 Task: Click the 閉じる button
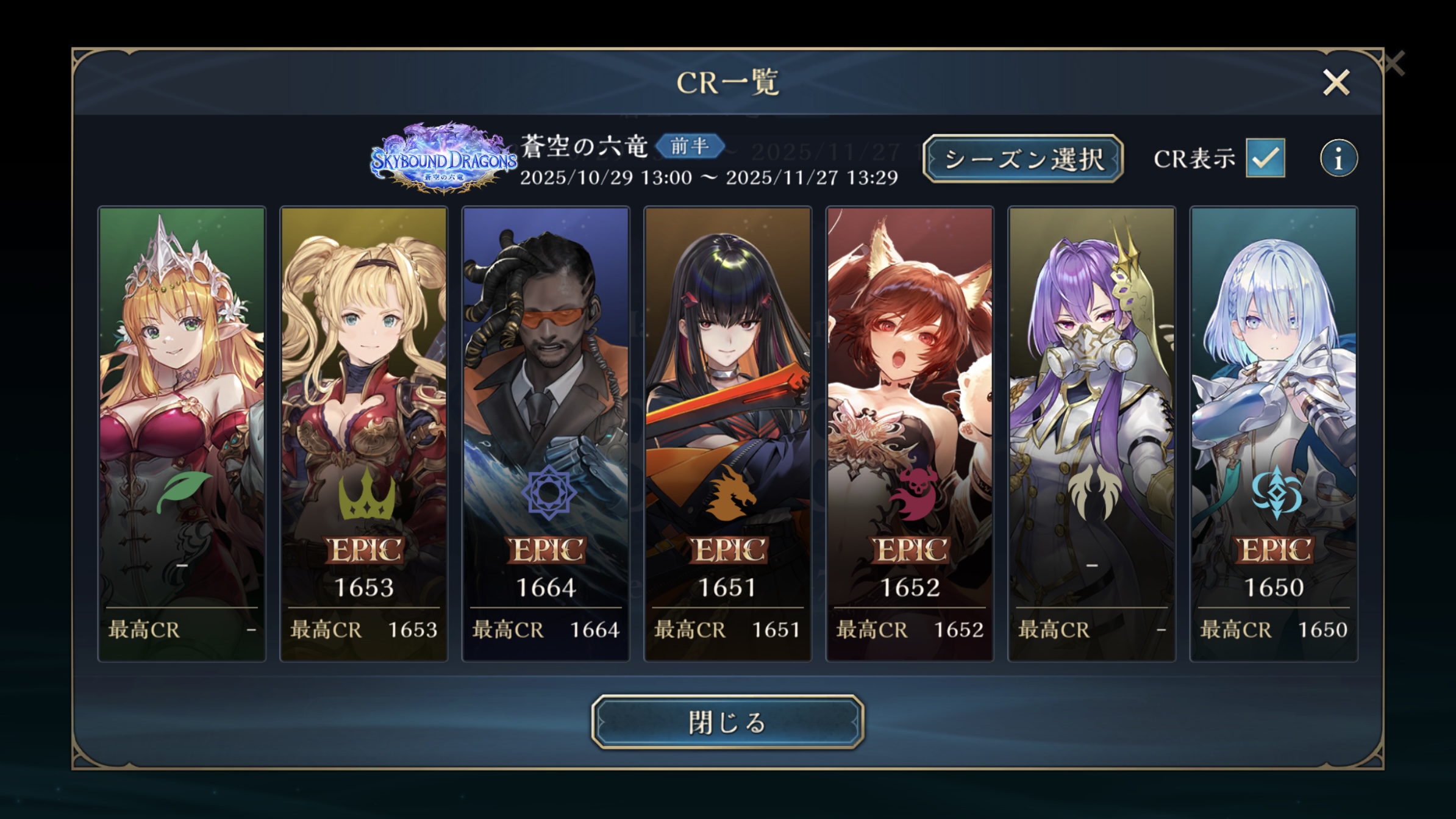727,722
